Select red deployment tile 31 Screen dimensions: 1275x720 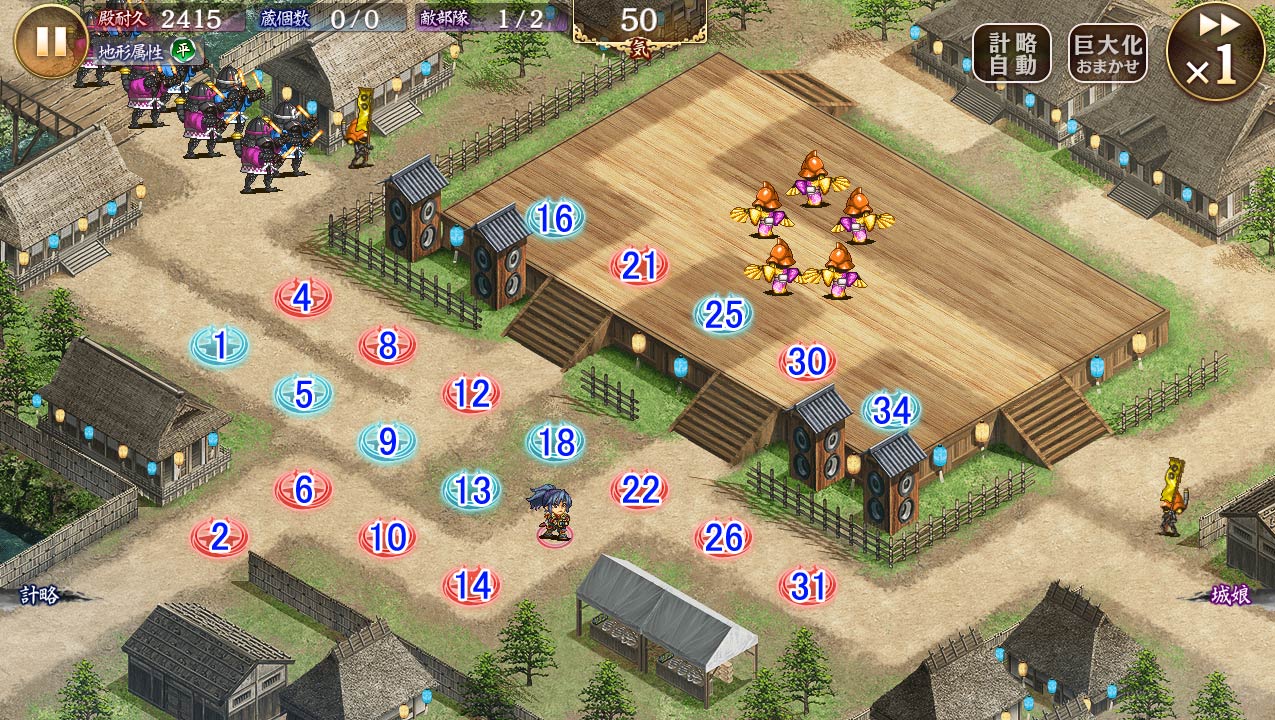point(807,586)
